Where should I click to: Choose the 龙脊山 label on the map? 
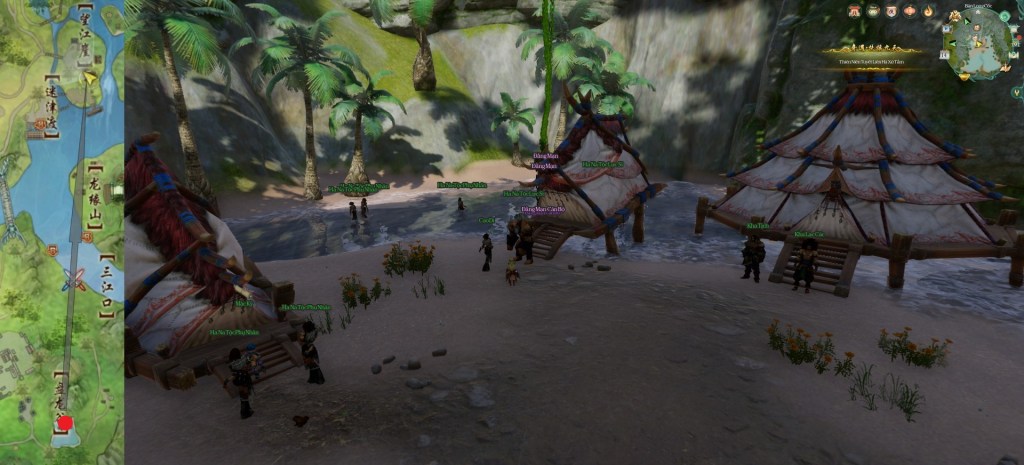coord(95,200)
